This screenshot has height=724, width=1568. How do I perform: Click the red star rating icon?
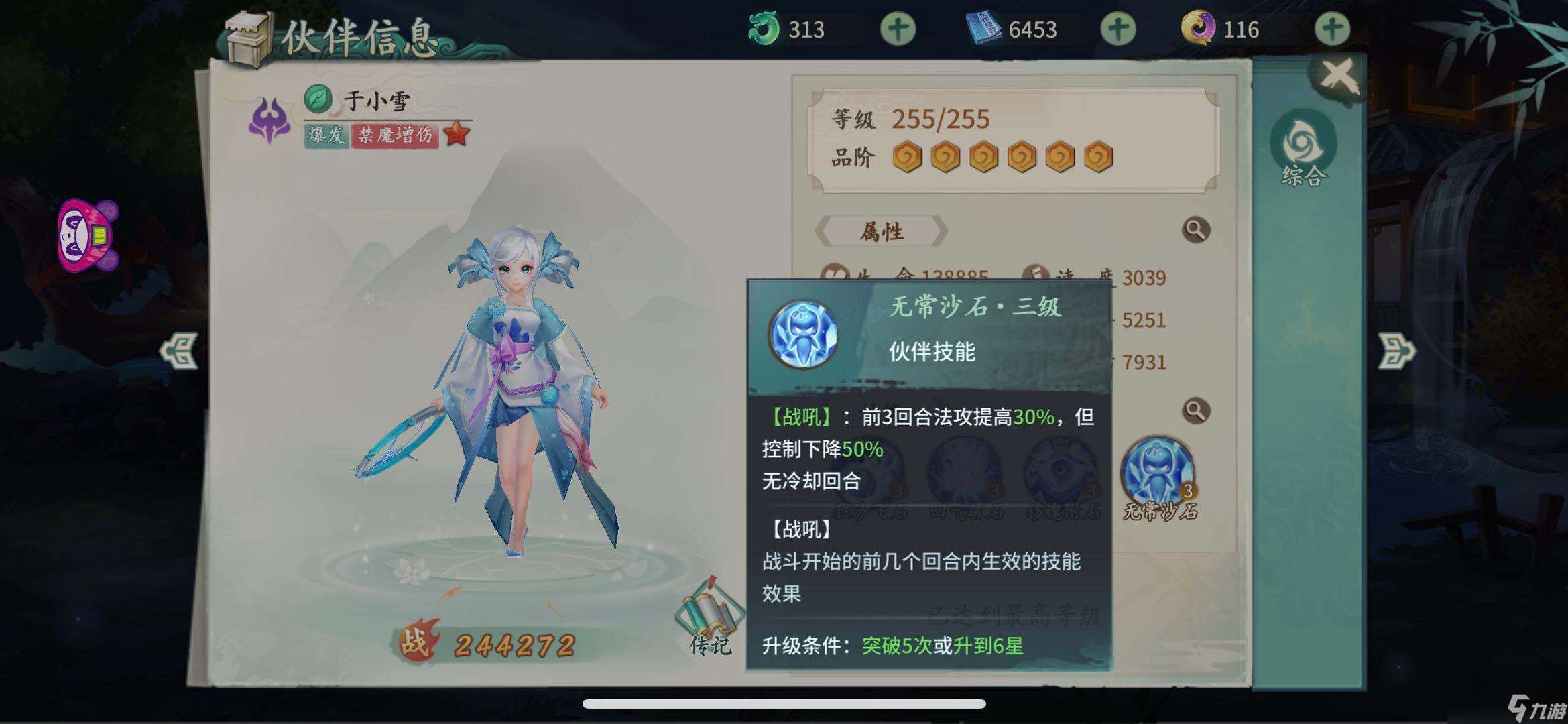tap(459, 133)
